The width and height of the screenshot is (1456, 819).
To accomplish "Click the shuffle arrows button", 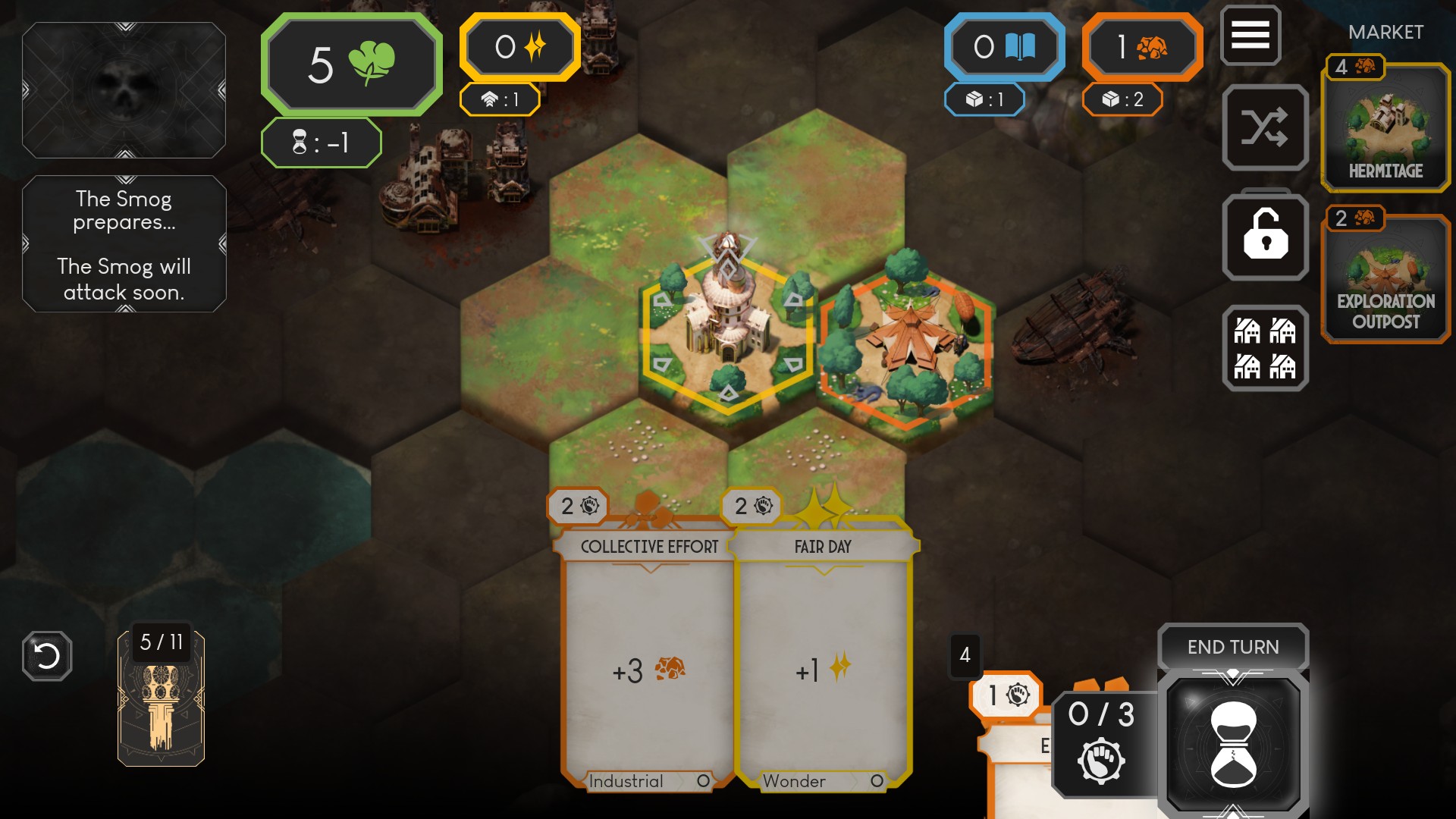I will pyautogui.click(x=1265, y=127).
